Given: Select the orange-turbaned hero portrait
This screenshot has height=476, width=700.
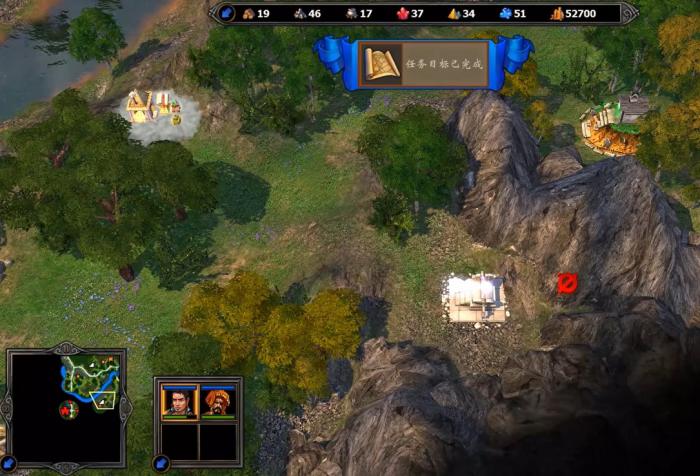Looking at the screenshot, I should pos(217,402).
